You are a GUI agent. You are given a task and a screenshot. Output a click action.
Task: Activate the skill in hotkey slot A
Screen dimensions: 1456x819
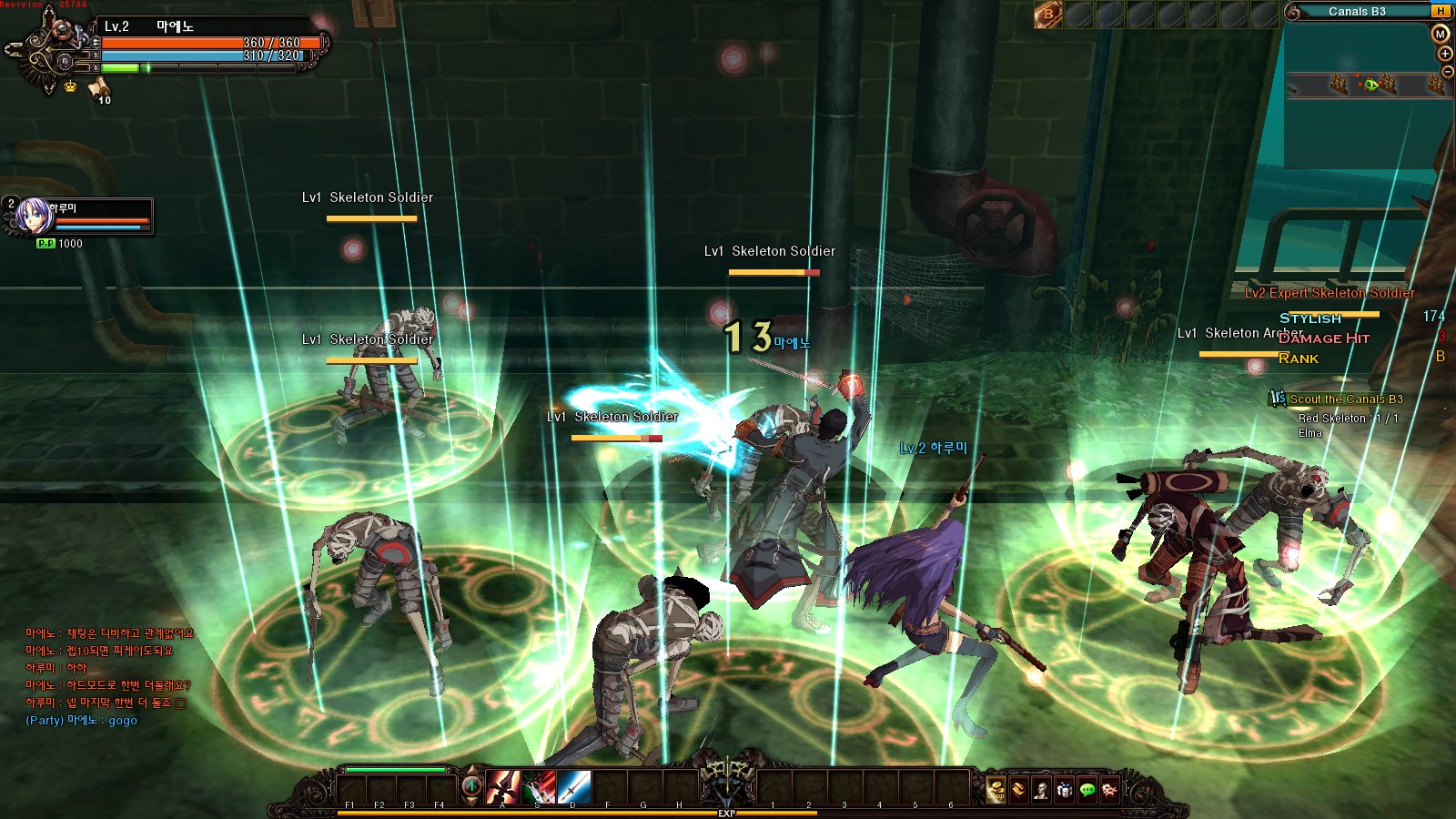[502, 786]
